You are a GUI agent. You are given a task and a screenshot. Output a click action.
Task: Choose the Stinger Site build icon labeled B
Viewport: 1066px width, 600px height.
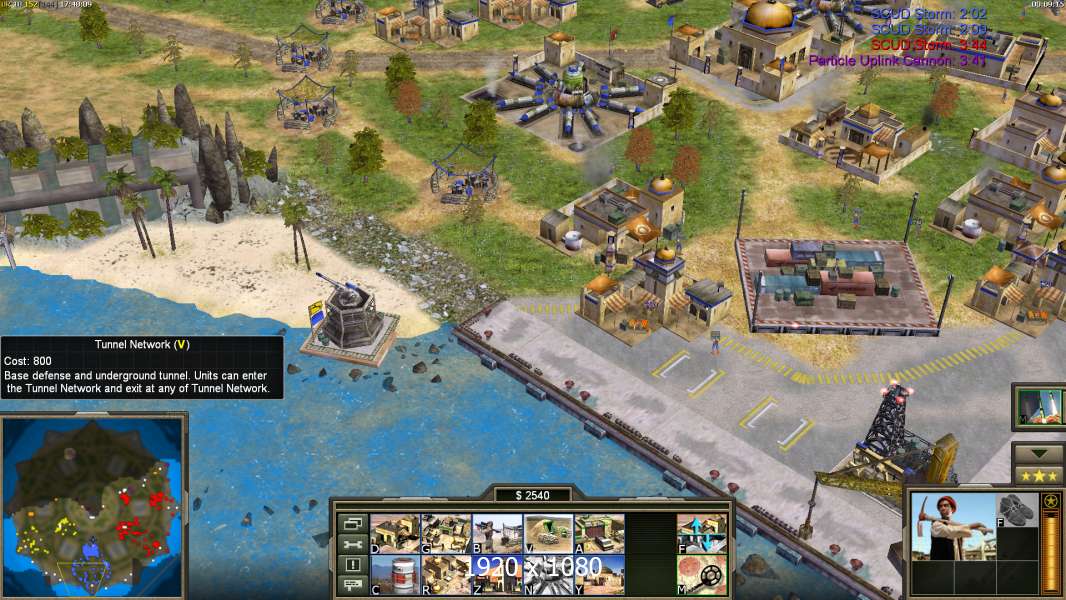497,533
